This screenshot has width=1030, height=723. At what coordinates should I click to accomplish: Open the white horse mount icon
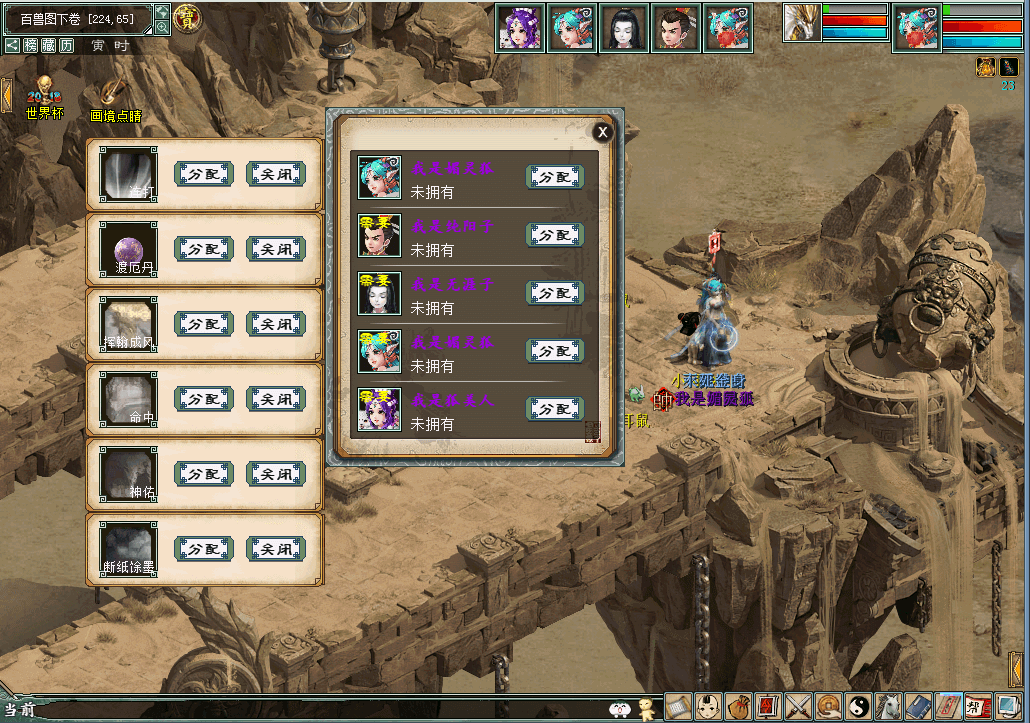pyautogui.click(x=888, y=707)
